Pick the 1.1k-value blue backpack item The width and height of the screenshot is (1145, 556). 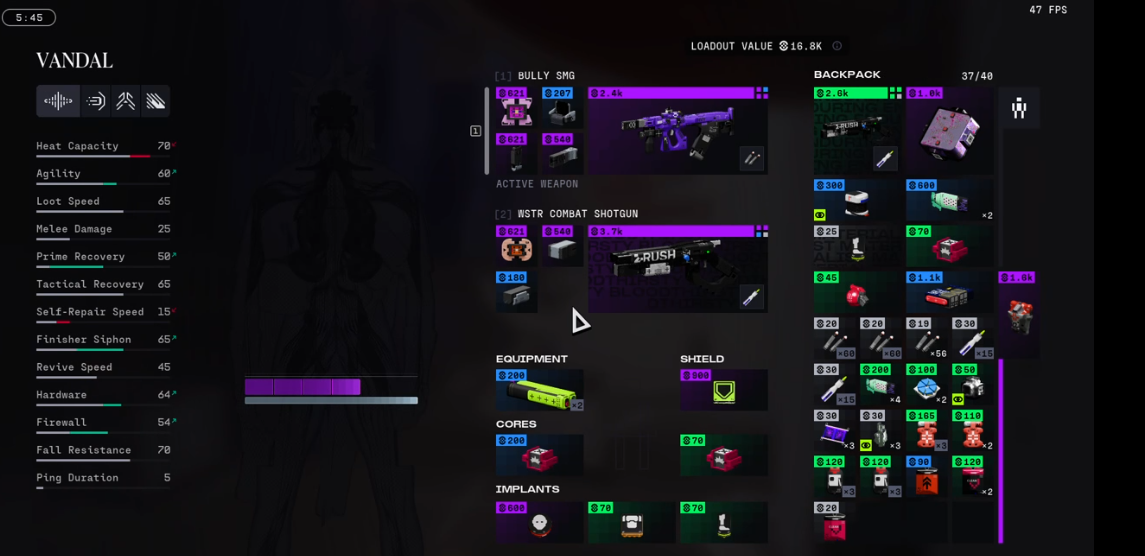point(950,291)
